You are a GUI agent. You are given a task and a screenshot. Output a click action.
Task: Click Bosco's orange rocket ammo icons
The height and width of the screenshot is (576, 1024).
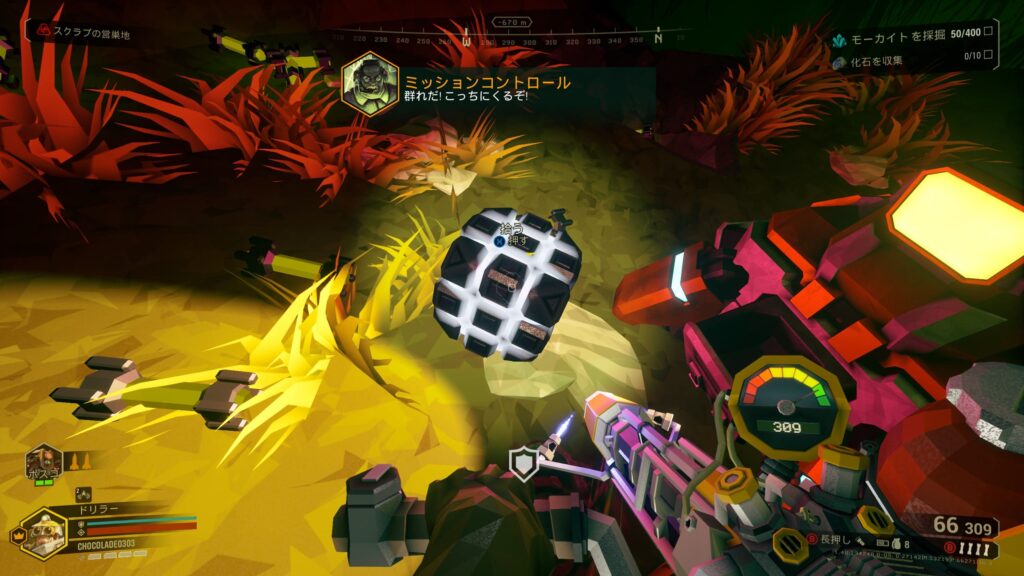pyautogui.click(x=79, y=462)
